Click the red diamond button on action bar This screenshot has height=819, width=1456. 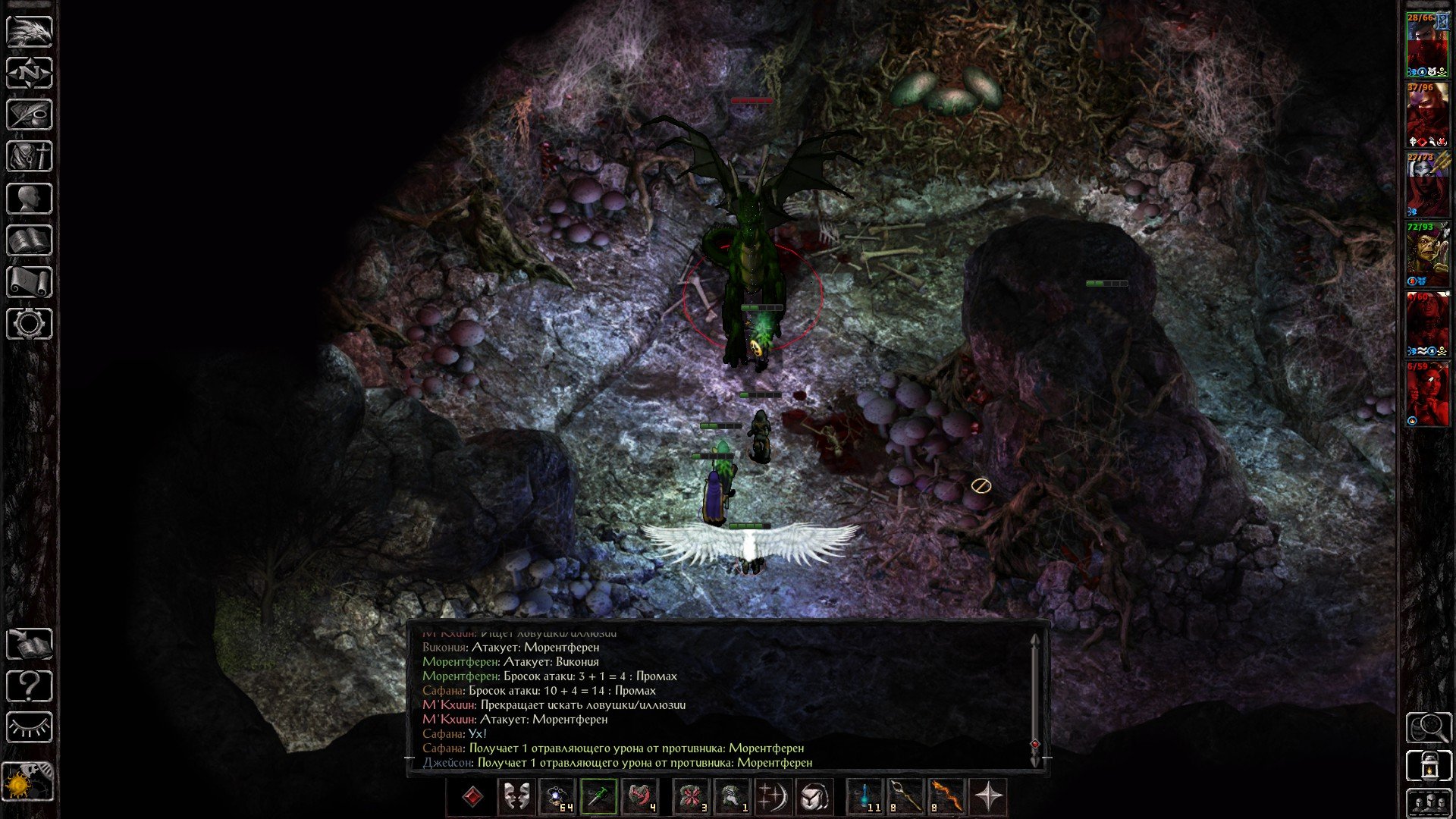click(472, 797)
